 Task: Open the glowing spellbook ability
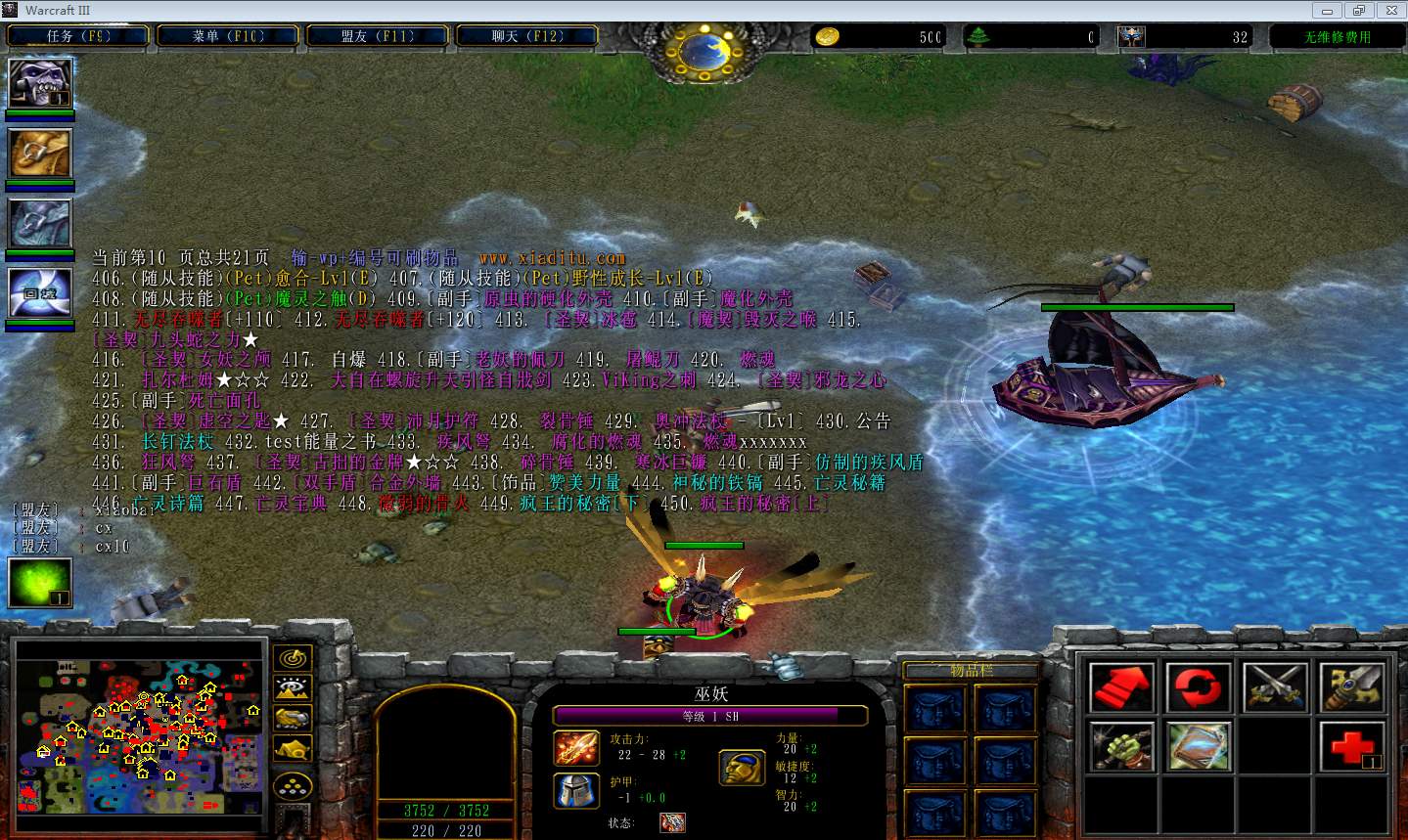(x=1199, y=748)
